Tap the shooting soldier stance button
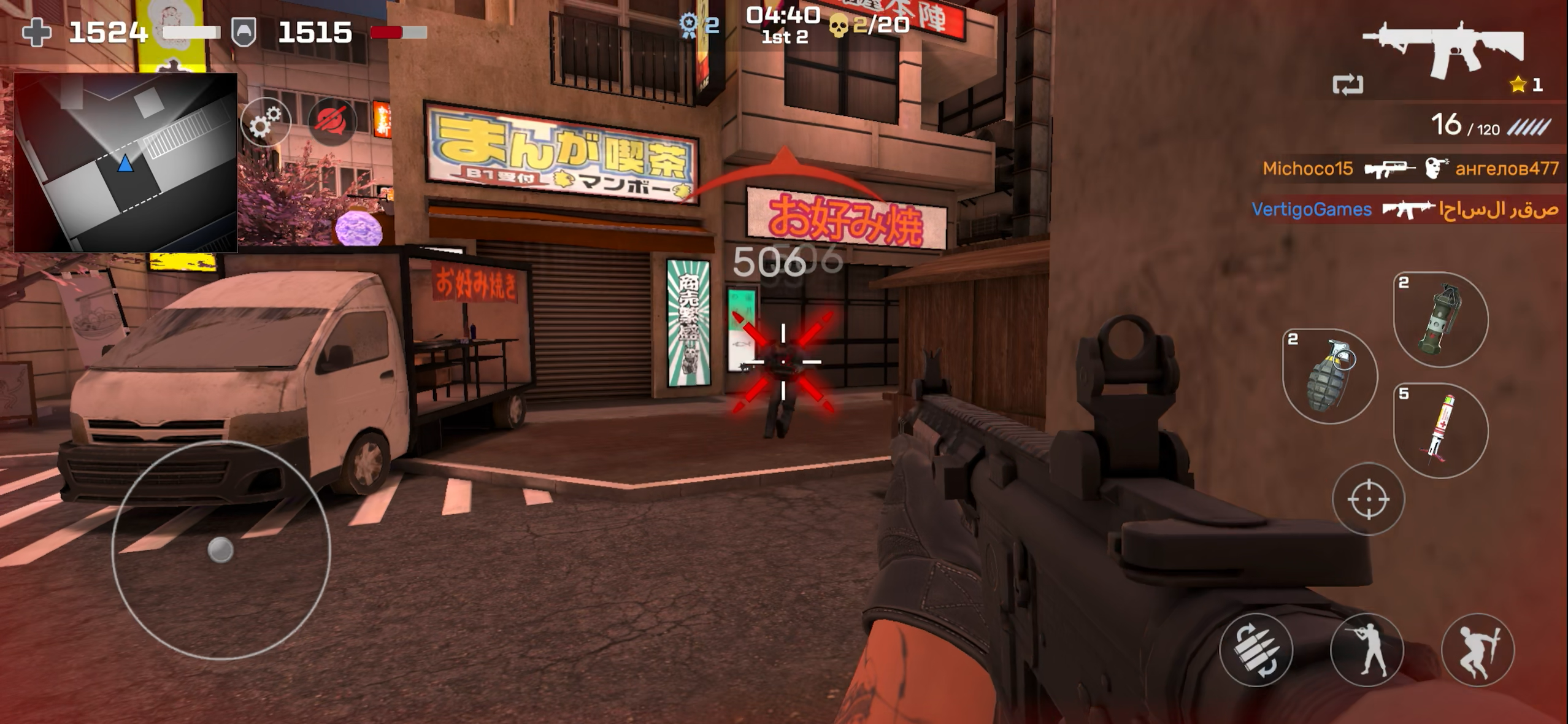The width and height of the screenshot is (1568, 724). coord(1367,649)
